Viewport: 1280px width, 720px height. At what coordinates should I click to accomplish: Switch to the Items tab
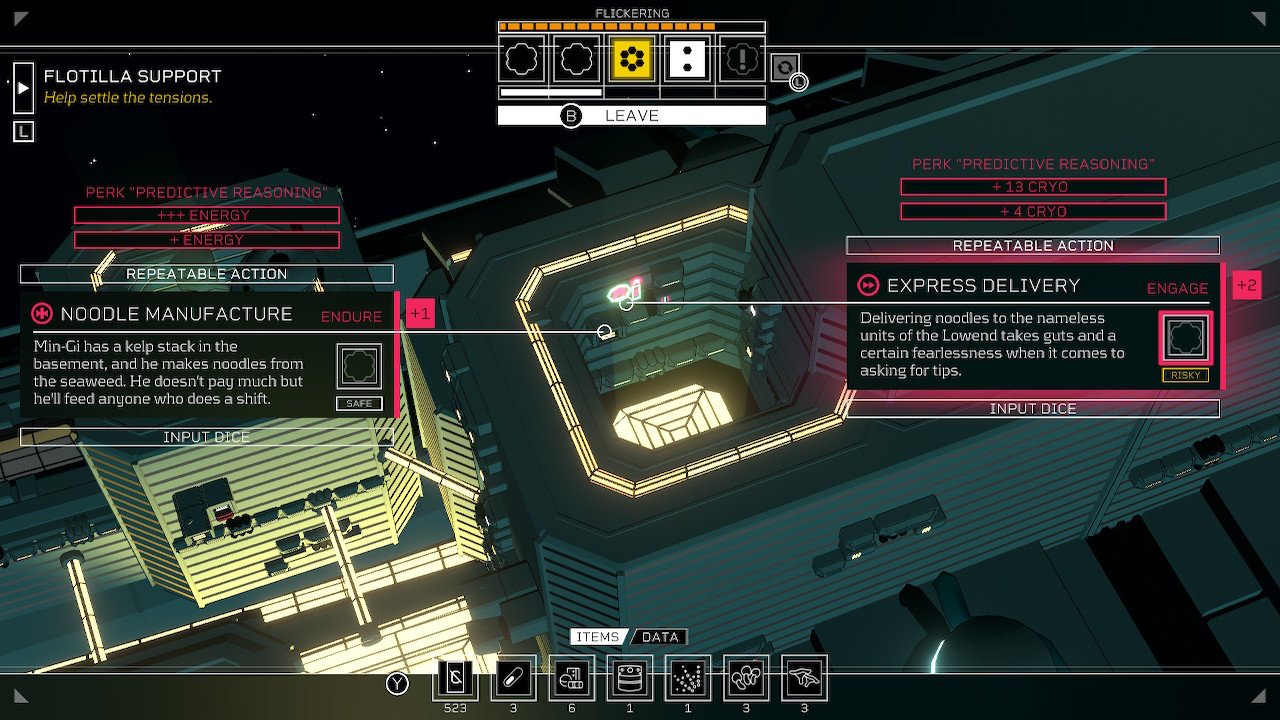pos(598,637)
